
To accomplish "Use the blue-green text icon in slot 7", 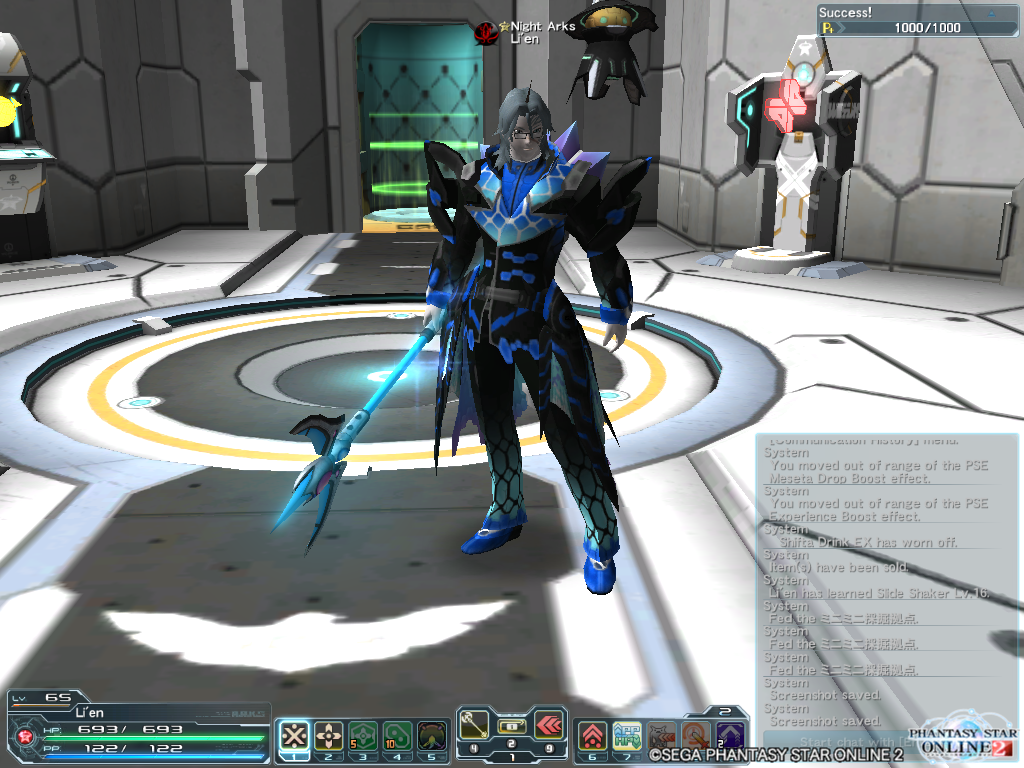I will (x=627, y=736).
